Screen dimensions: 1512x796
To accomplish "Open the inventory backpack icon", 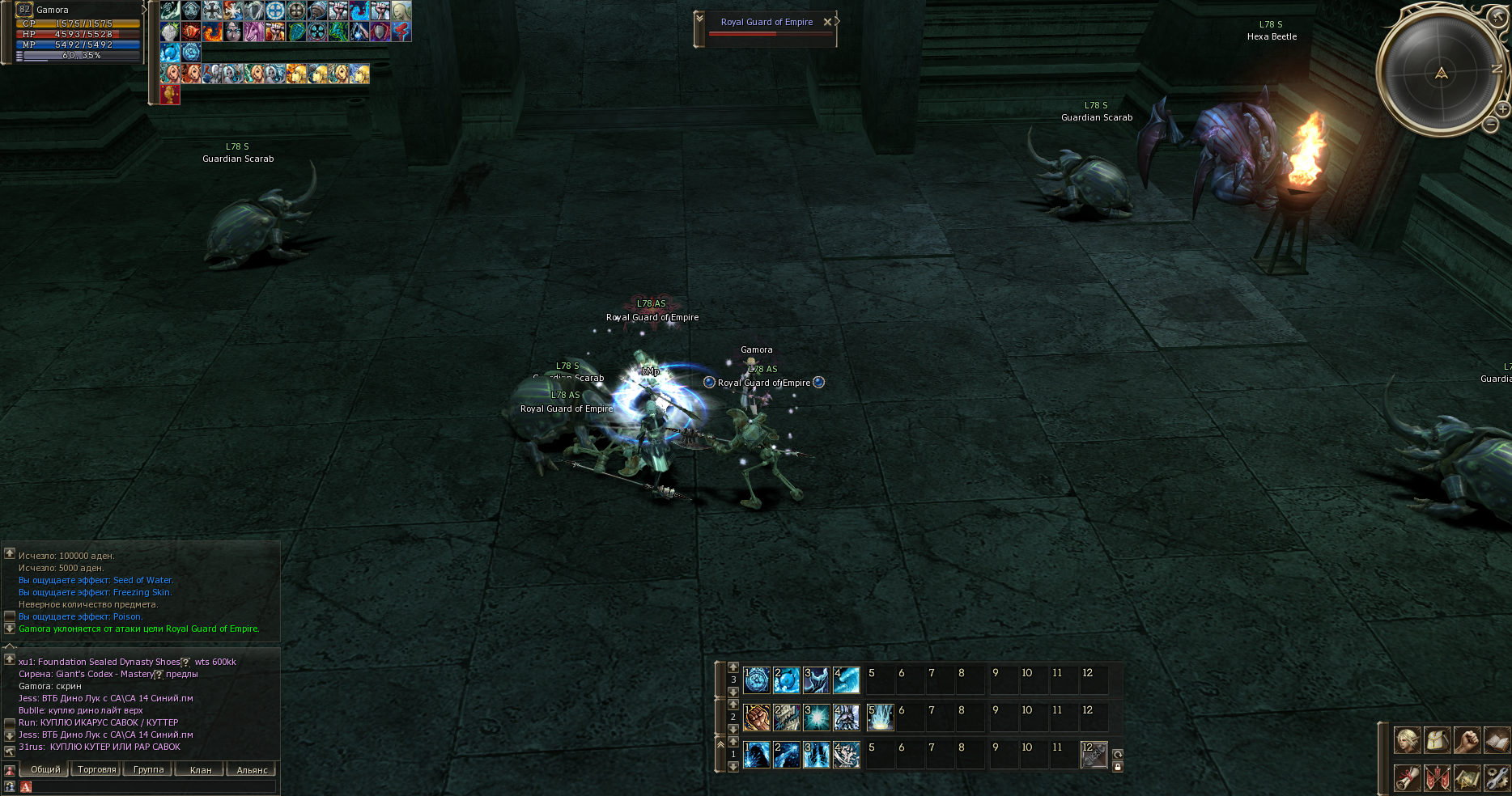I will pos(1437,740).
